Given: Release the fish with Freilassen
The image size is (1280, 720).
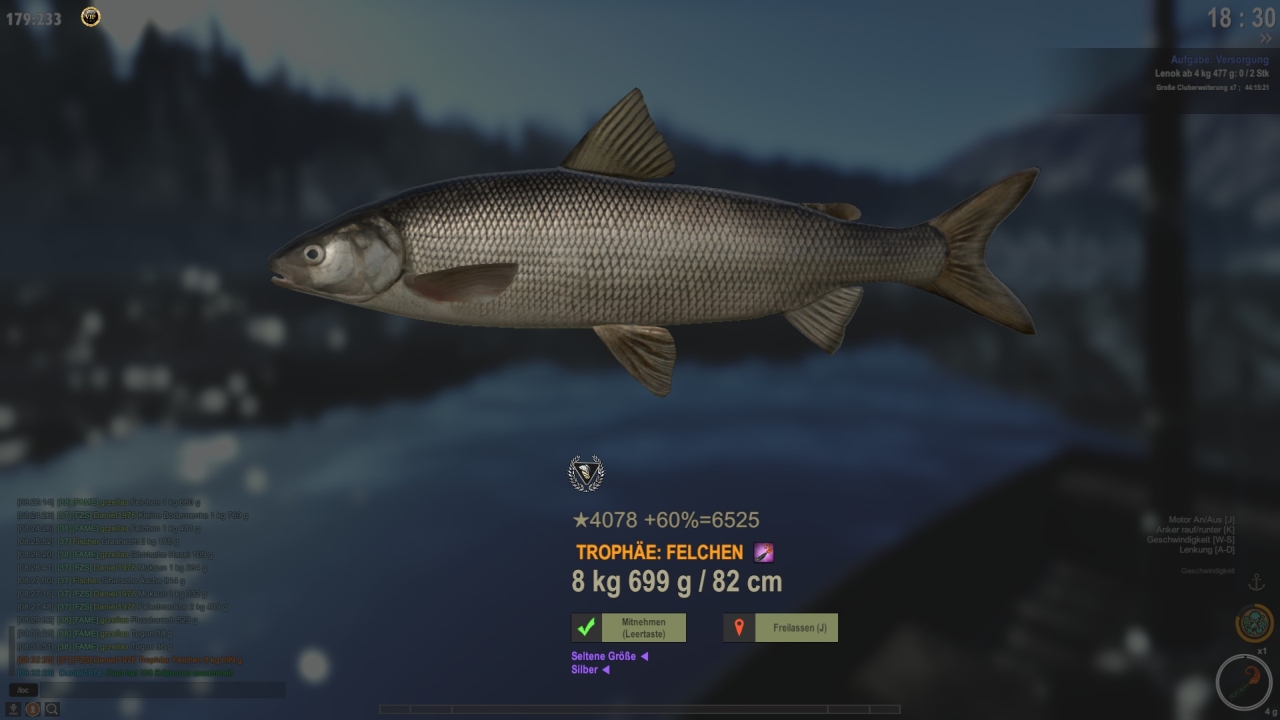Looking at the screenshot, I should coord(780,628).
